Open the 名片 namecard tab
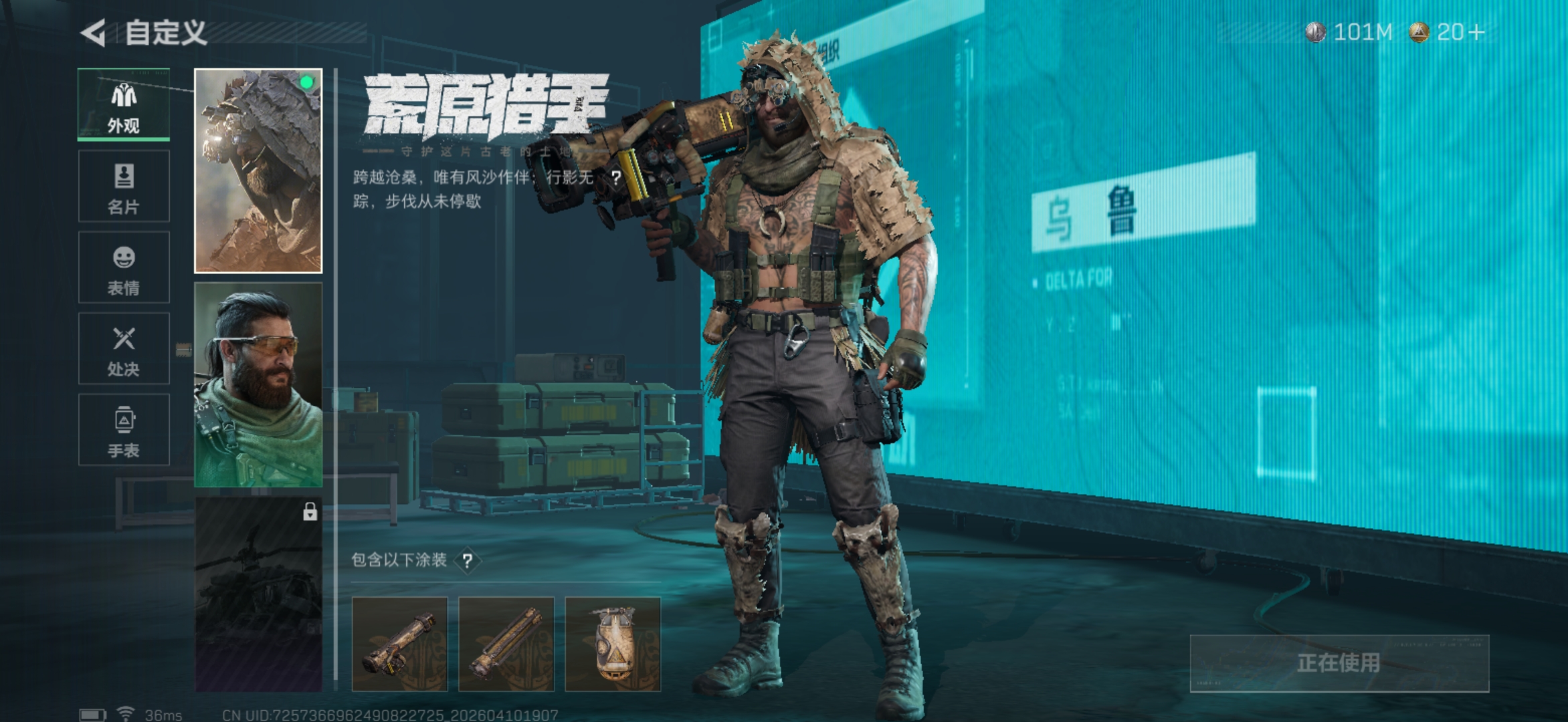1568x722 pixels. click(124, 187)
